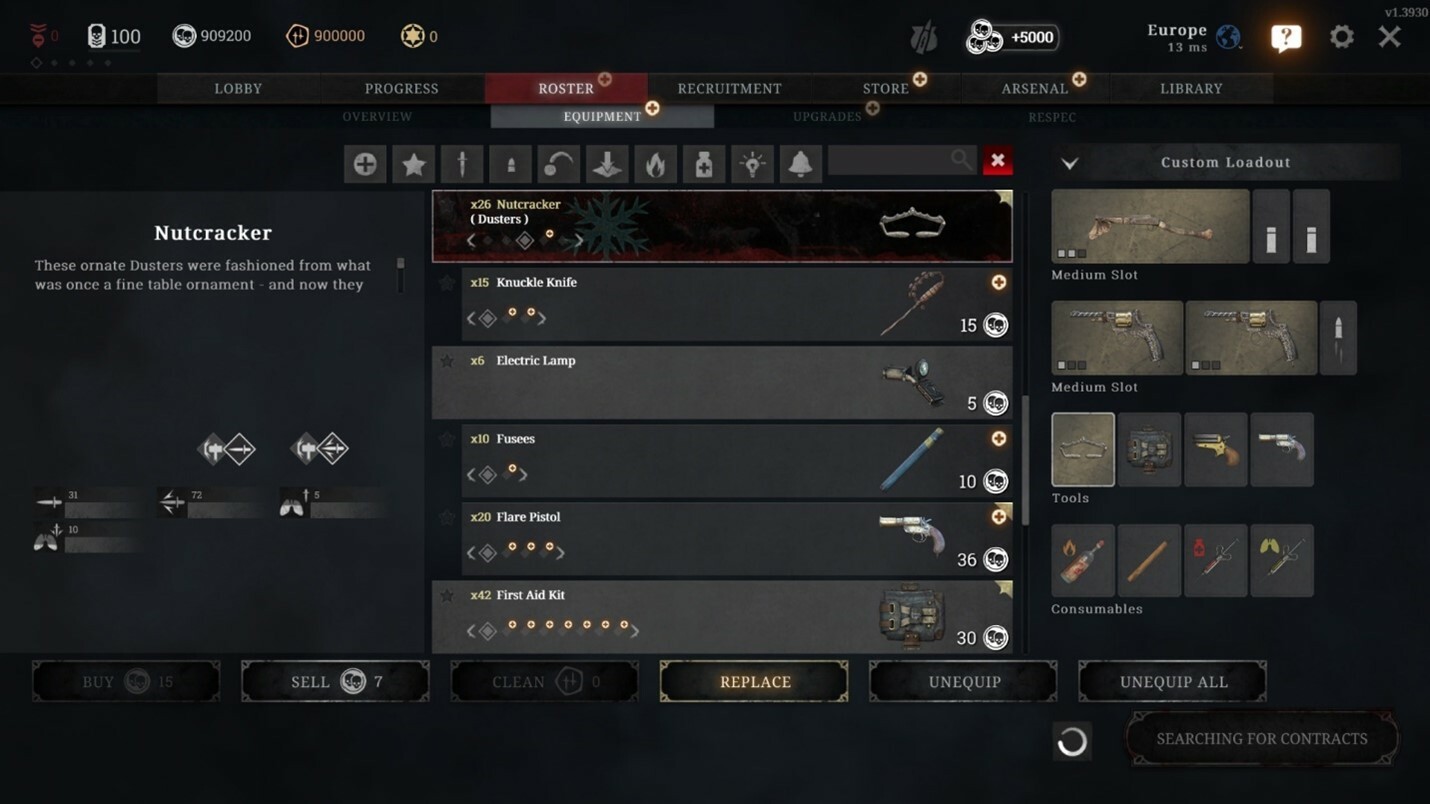
Task: Open the Arsenal tab
Action: (1035, 88)
